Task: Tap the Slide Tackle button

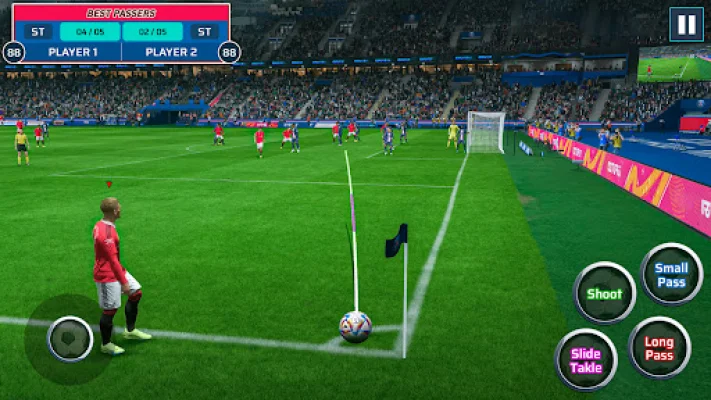Action: (586, 360)
